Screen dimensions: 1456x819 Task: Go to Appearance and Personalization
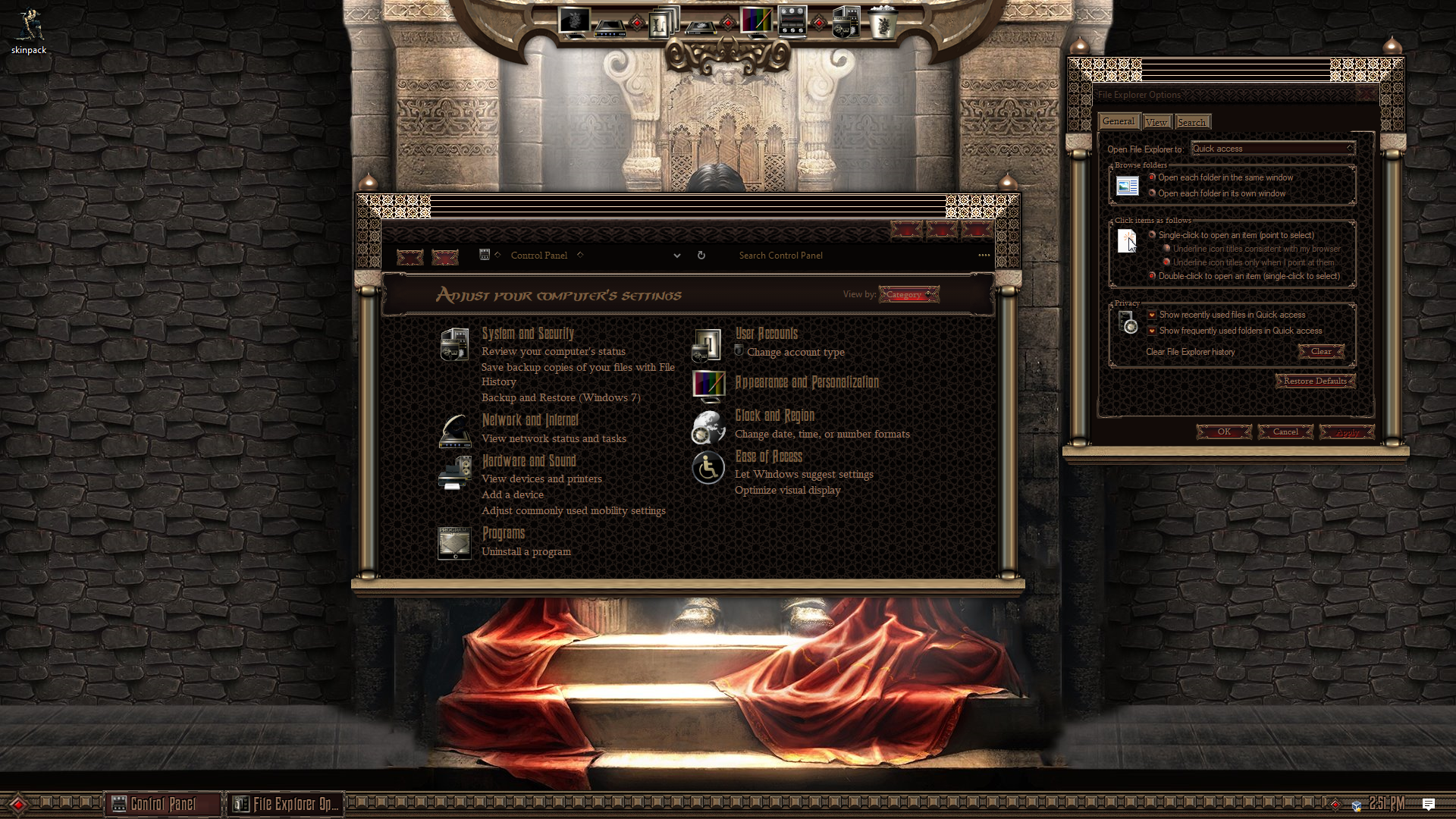[807, 382]
